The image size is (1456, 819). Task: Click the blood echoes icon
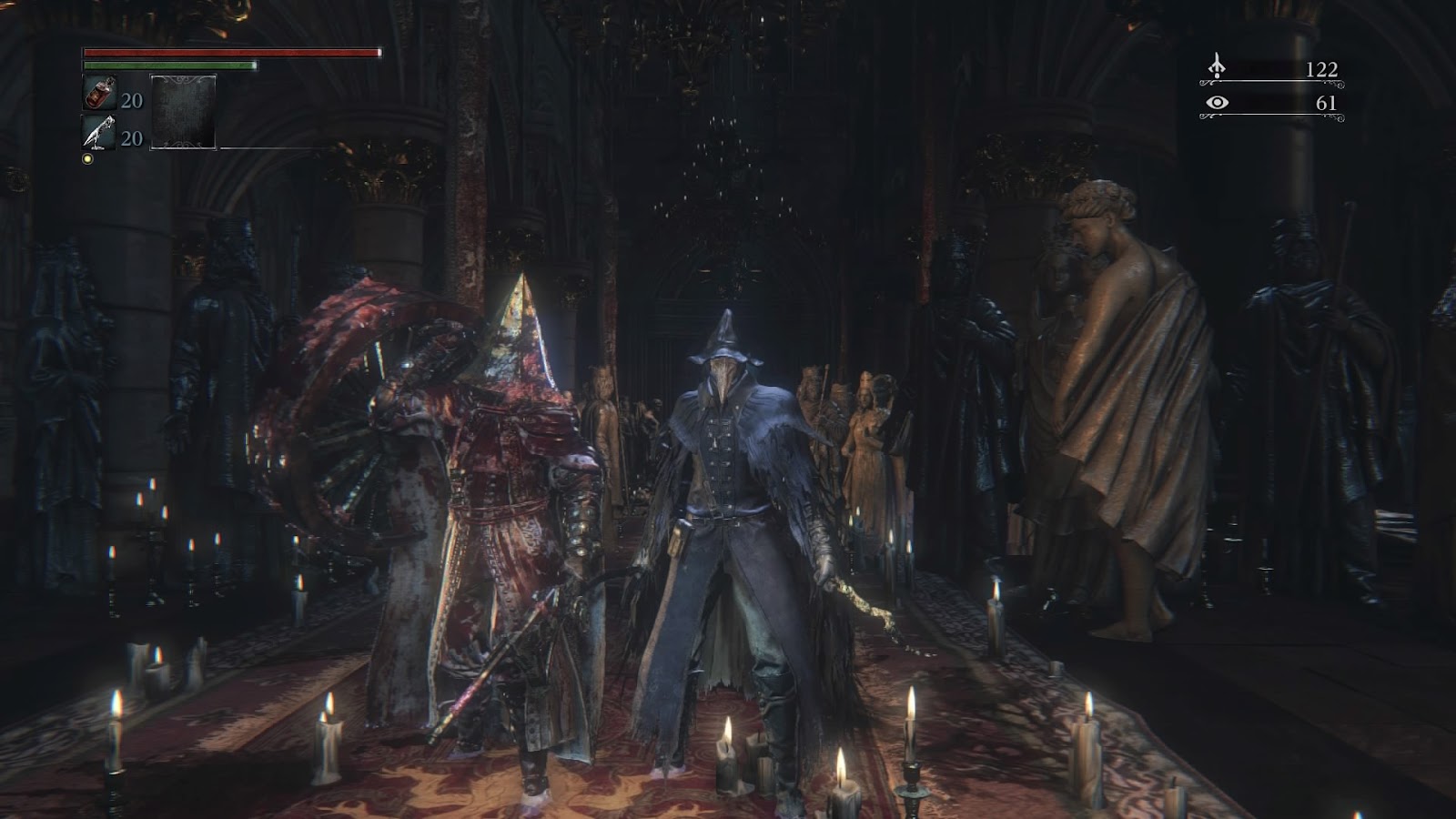[1217, 67]
